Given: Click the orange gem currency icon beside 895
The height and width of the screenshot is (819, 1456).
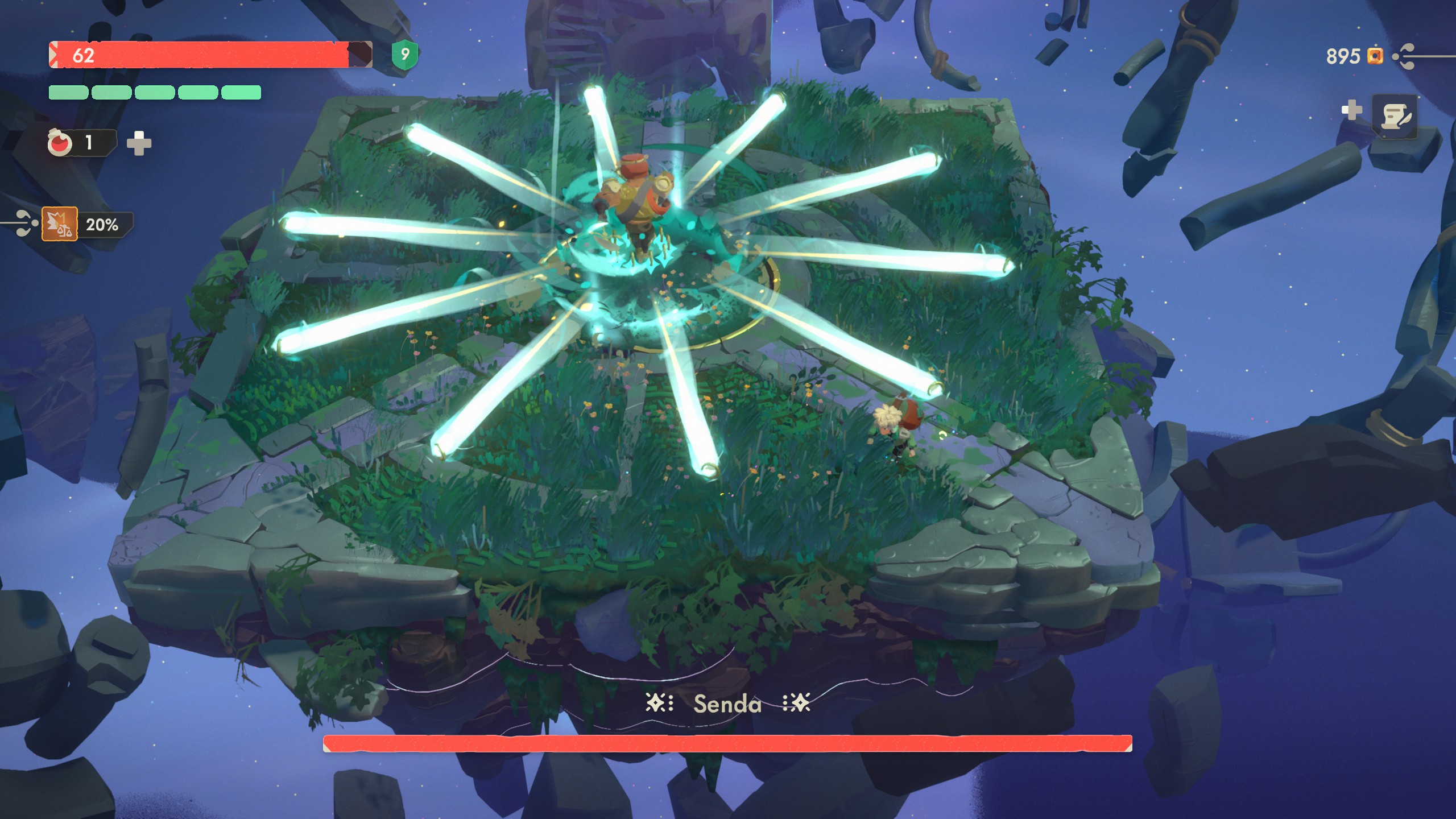Looking at the screenshot, I should click(x=1375, y=56).
